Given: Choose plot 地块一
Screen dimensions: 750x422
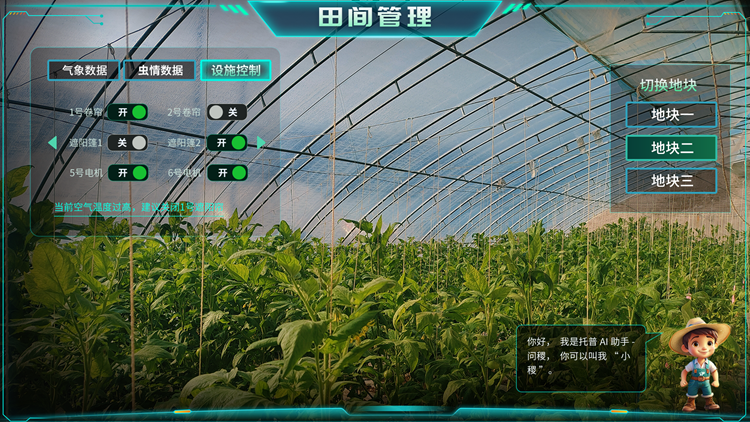Looking at the screenshot, I should coord(672,115).
